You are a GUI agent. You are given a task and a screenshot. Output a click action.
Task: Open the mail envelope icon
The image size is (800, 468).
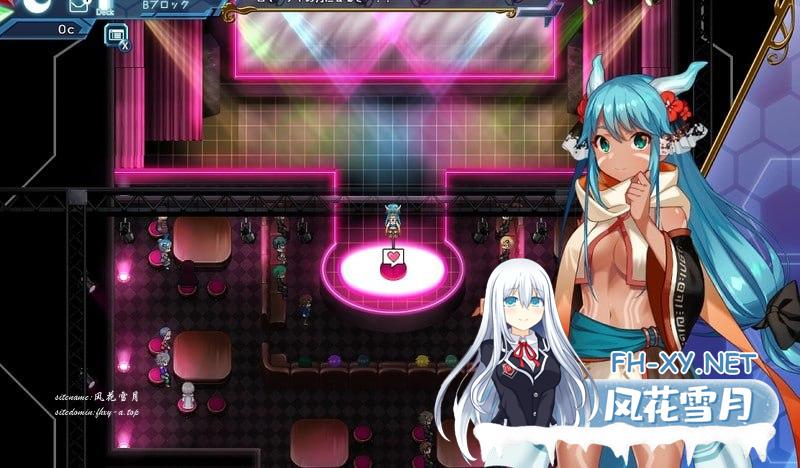[80, 5]
